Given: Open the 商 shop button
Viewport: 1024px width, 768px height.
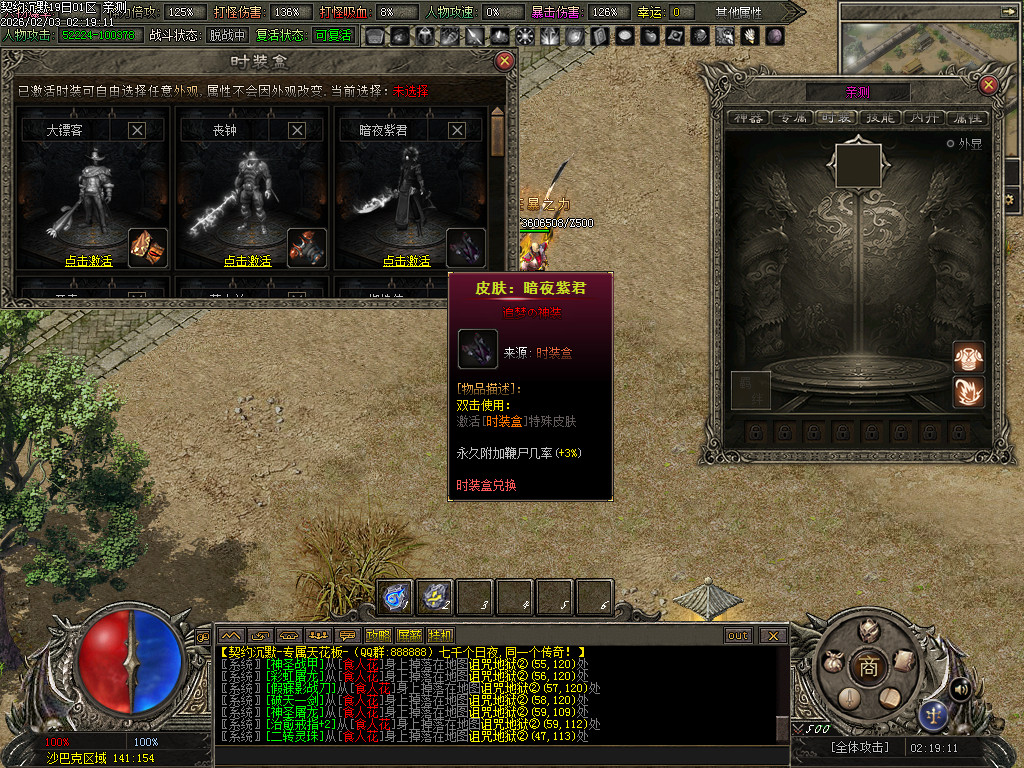Looking at the screenshot, I should pyautogui.click(x=869, y=668).
